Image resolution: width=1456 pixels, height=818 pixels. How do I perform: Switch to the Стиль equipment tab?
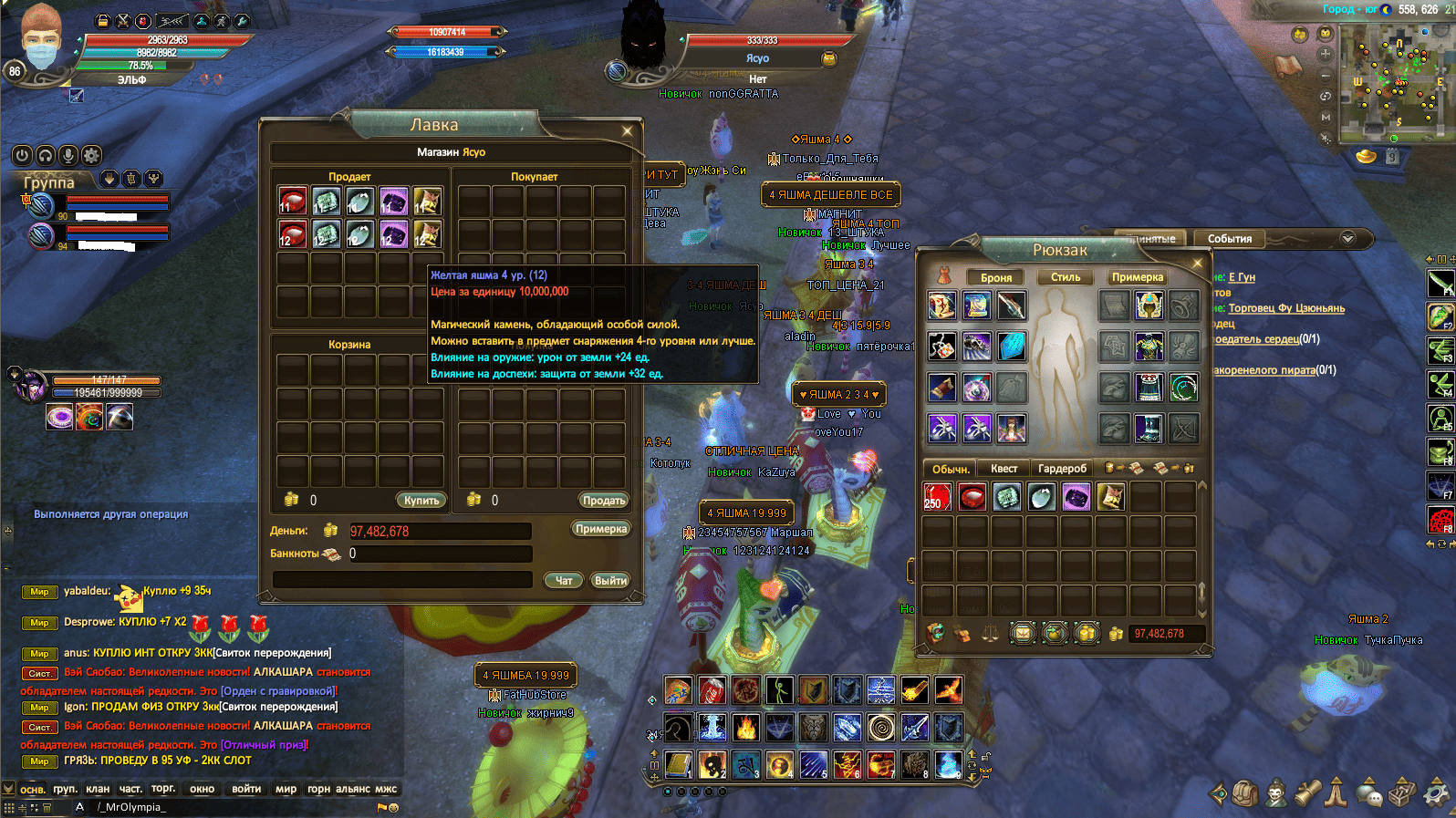(x=1066, y=277)
